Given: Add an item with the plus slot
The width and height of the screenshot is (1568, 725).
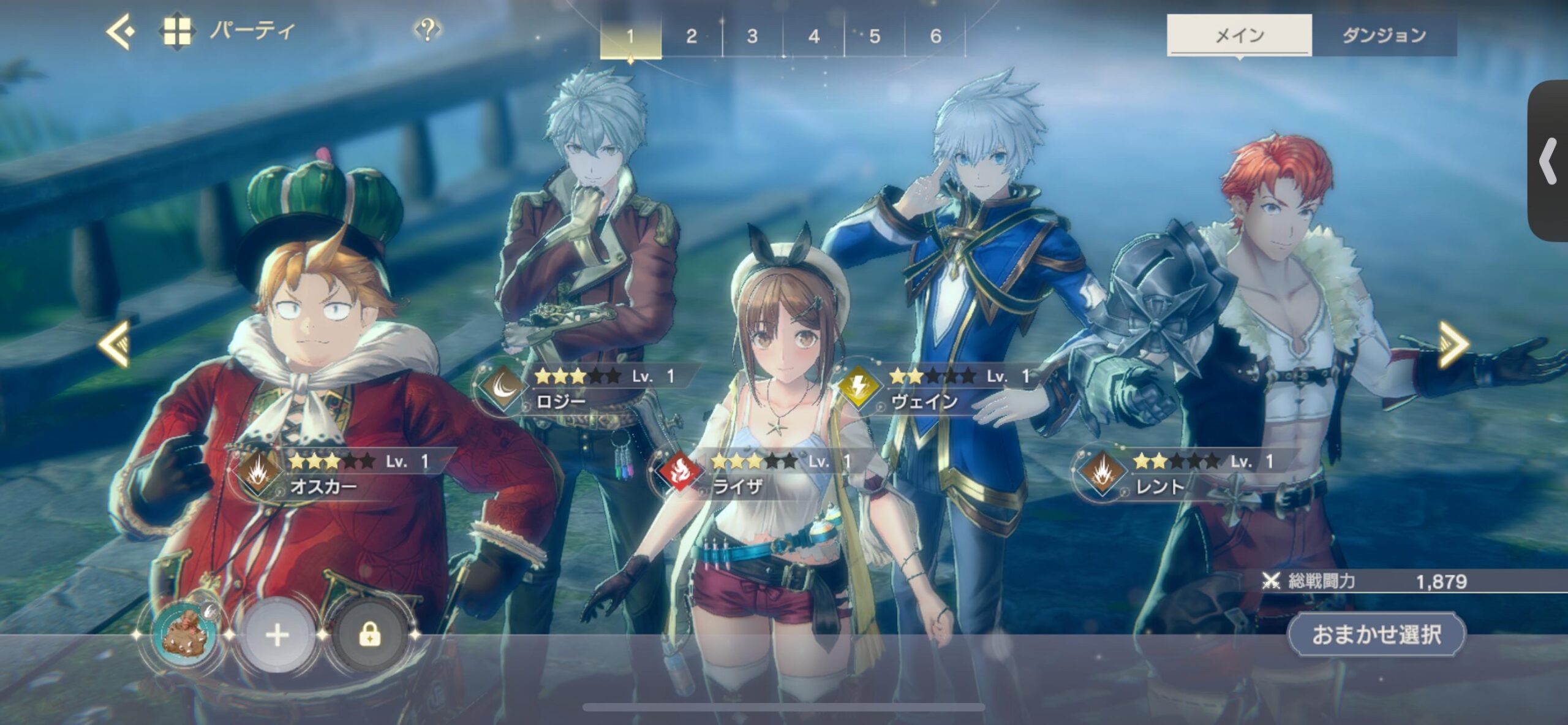Looking at the screenshot, I should tap(277, 635).
